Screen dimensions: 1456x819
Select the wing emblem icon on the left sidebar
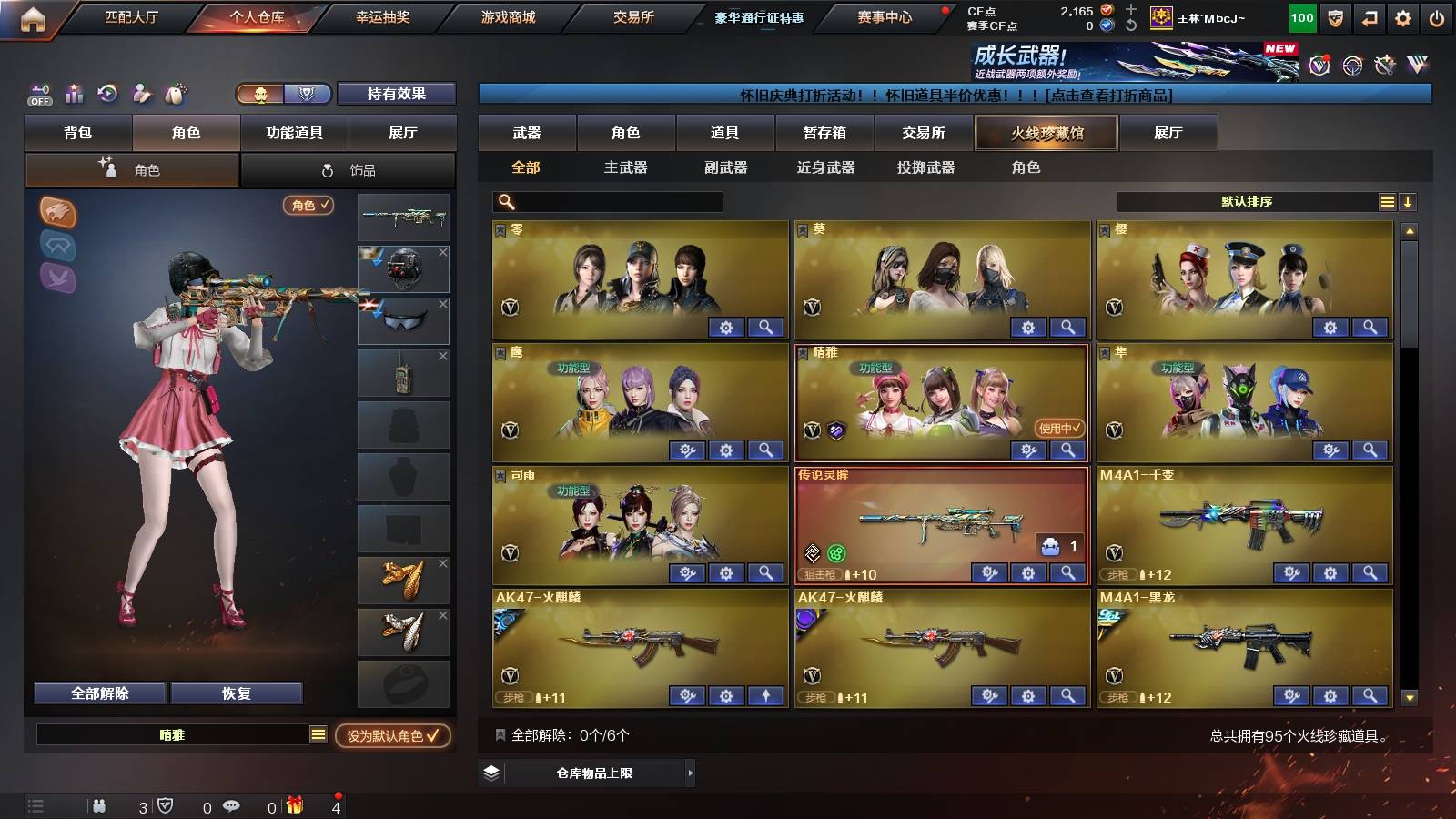(56, 279)
